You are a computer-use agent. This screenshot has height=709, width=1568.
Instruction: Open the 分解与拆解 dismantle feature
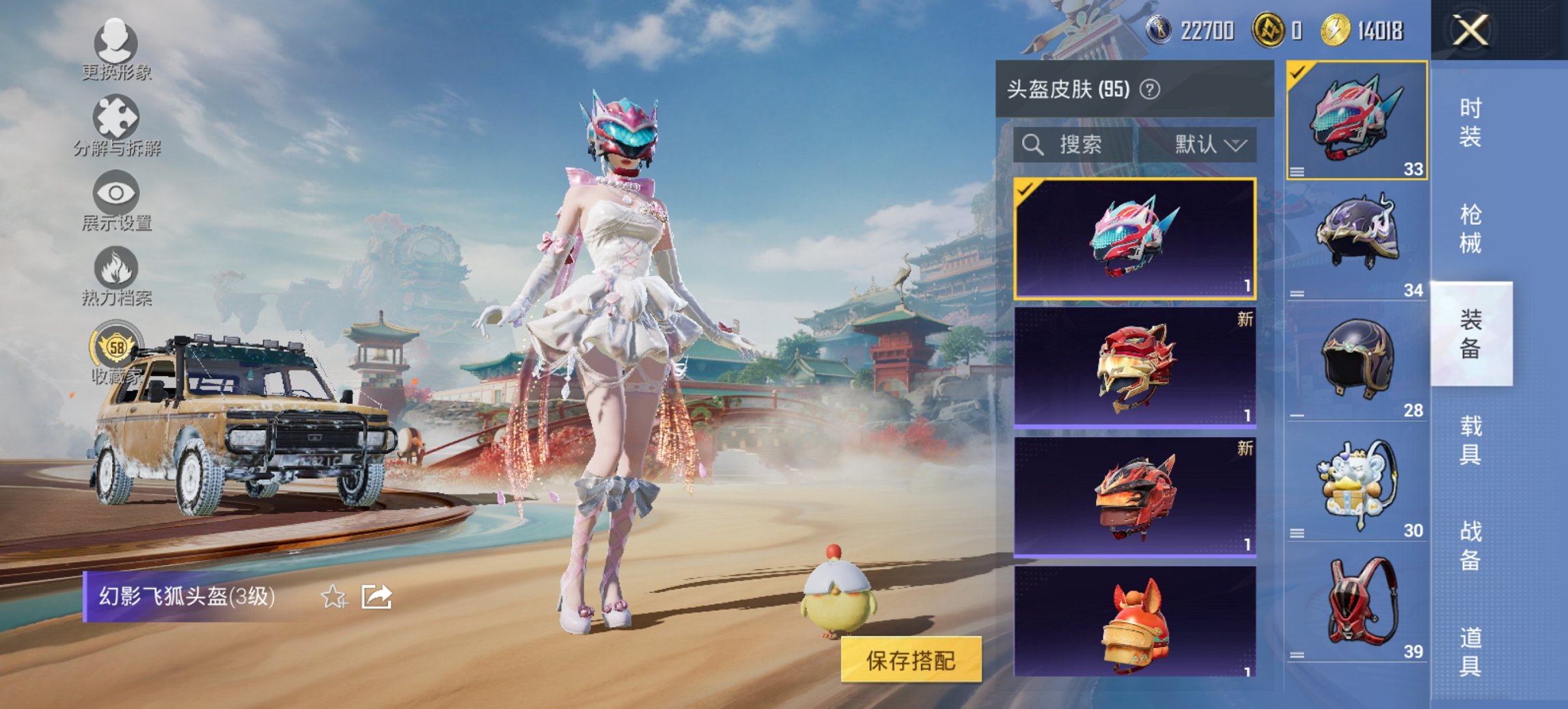116,126
